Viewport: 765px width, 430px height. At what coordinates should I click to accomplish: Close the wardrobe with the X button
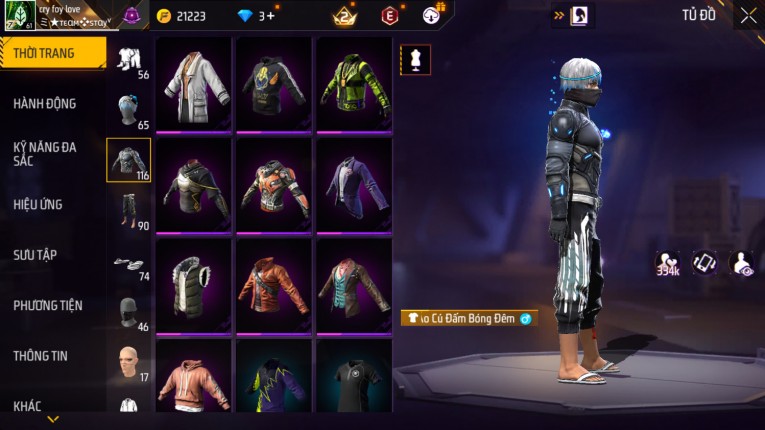click(x=748, y=15)
